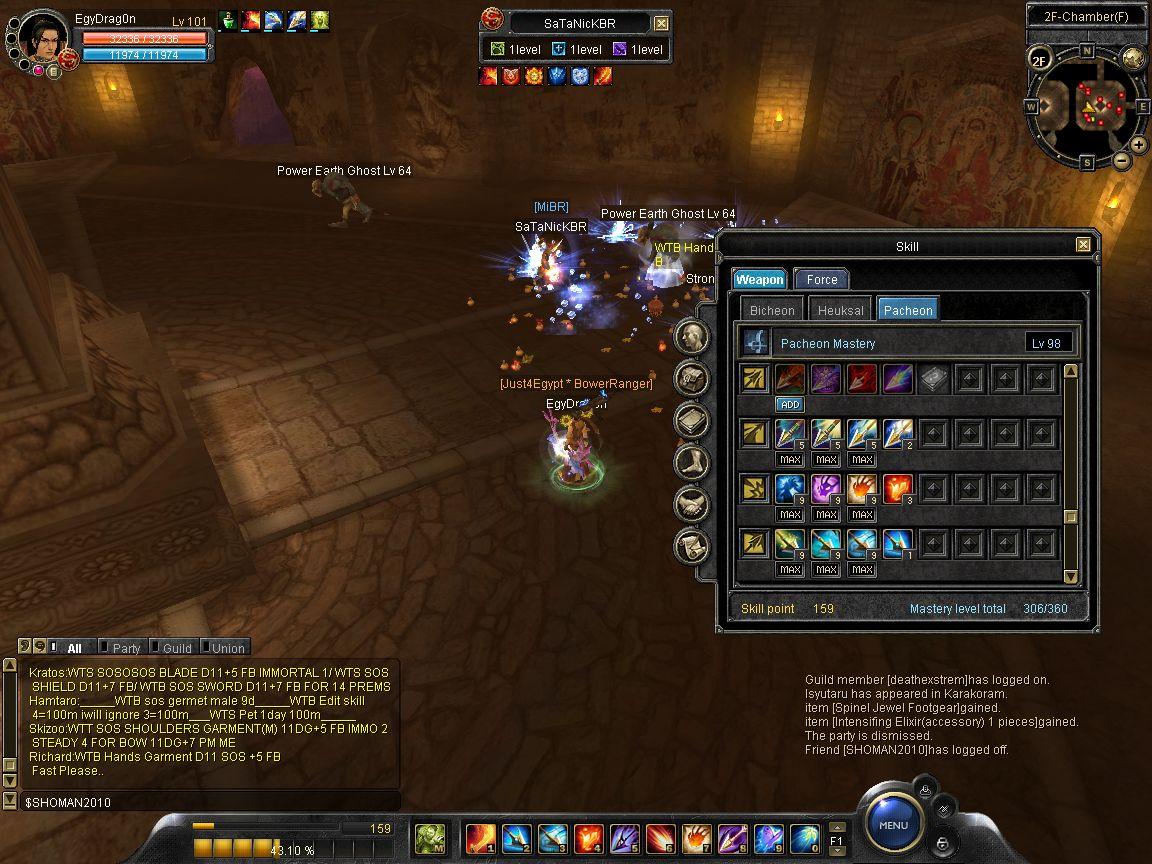Click the ADD skill level button
The image size is (1152, 864).
(790, 404)
